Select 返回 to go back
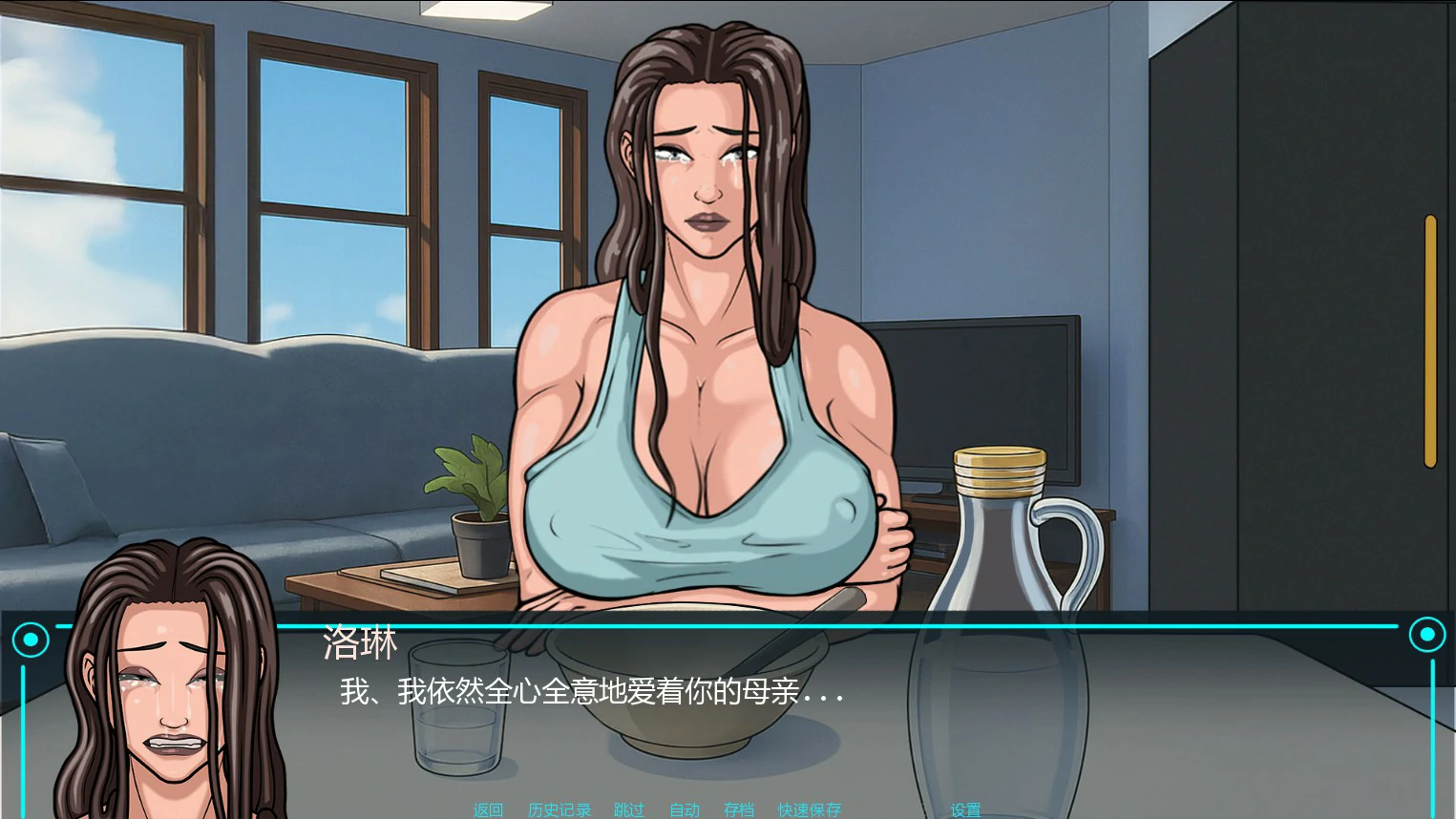The width and height of the screenshot is (1456, 819). click(487, 809)
